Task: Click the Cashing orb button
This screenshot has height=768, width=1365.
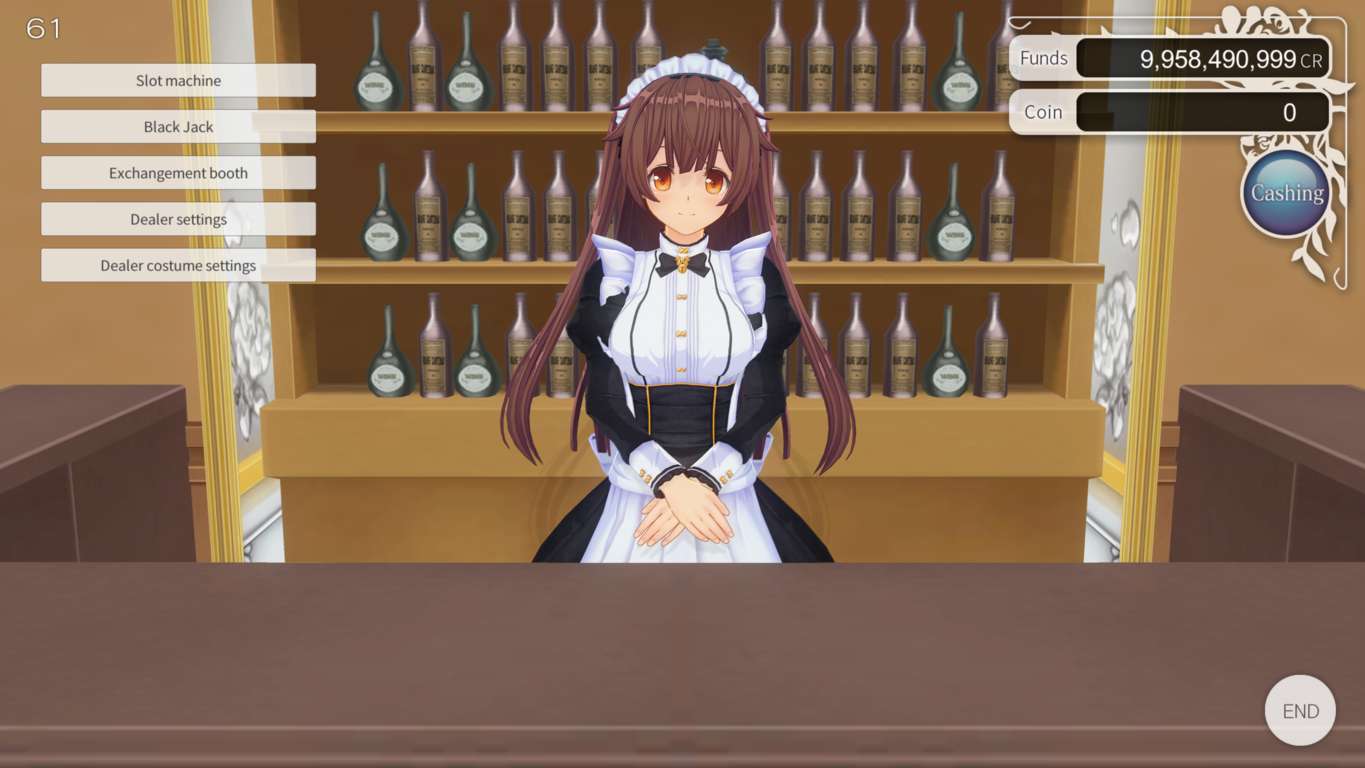Action: [1285, 192]
